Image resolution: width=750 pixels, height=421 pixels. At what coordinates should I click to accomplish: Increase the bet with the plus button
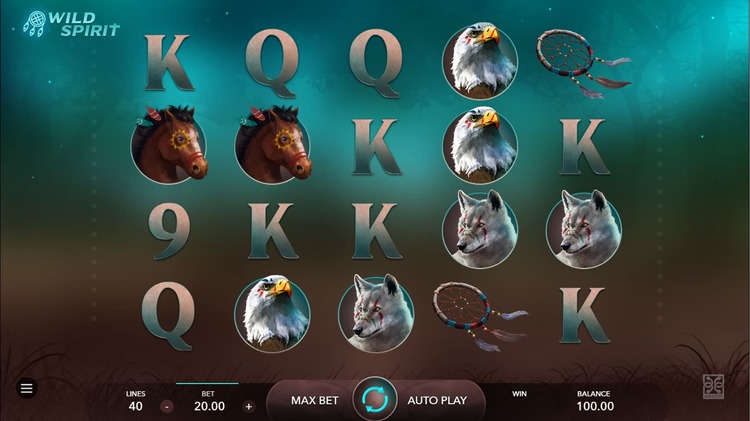(x=249, y=407)
